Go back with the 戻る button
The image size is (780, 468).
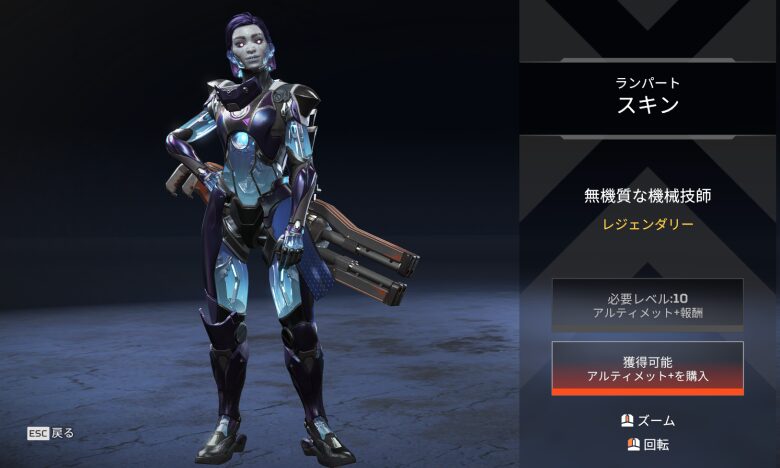(50, 433)
